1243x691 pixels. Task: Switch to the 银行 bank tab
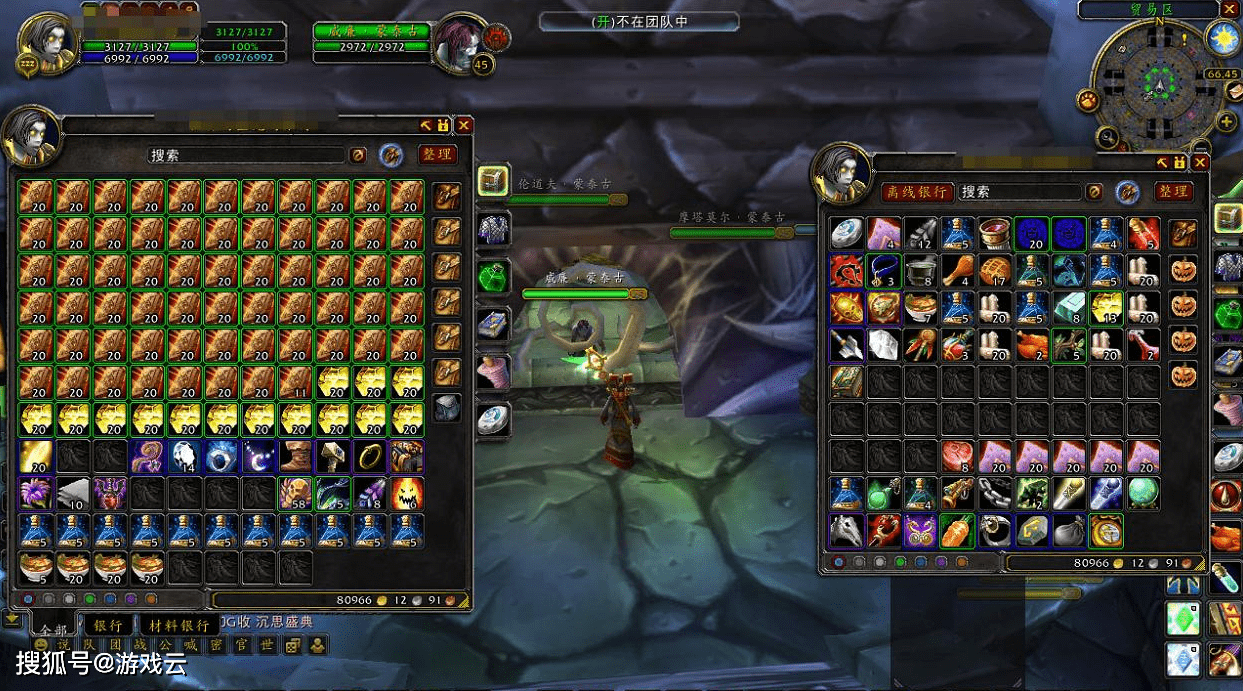(108, 624)
